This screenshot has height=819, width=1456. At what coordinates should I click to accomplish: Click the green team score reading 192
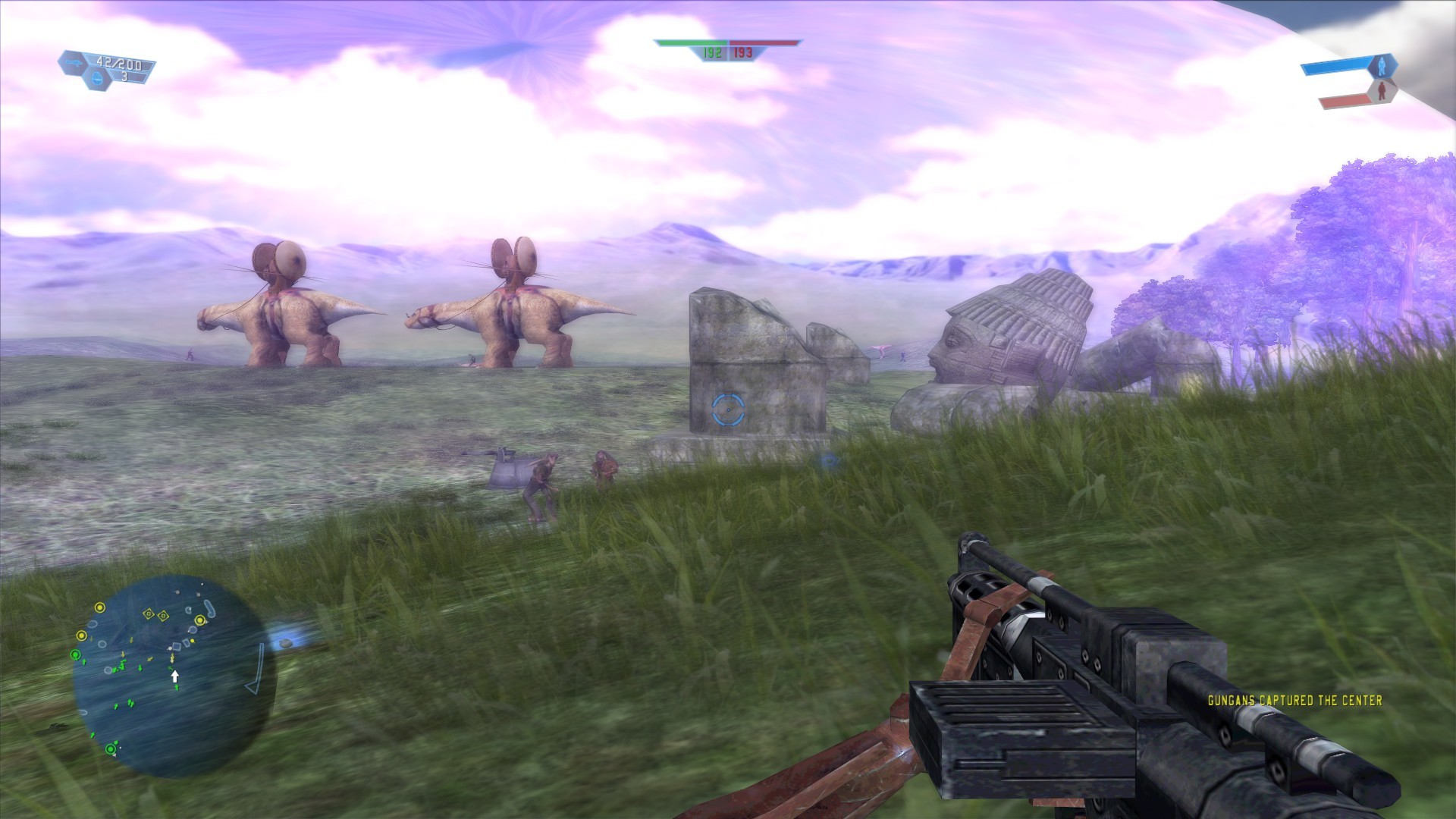(713, 54)
